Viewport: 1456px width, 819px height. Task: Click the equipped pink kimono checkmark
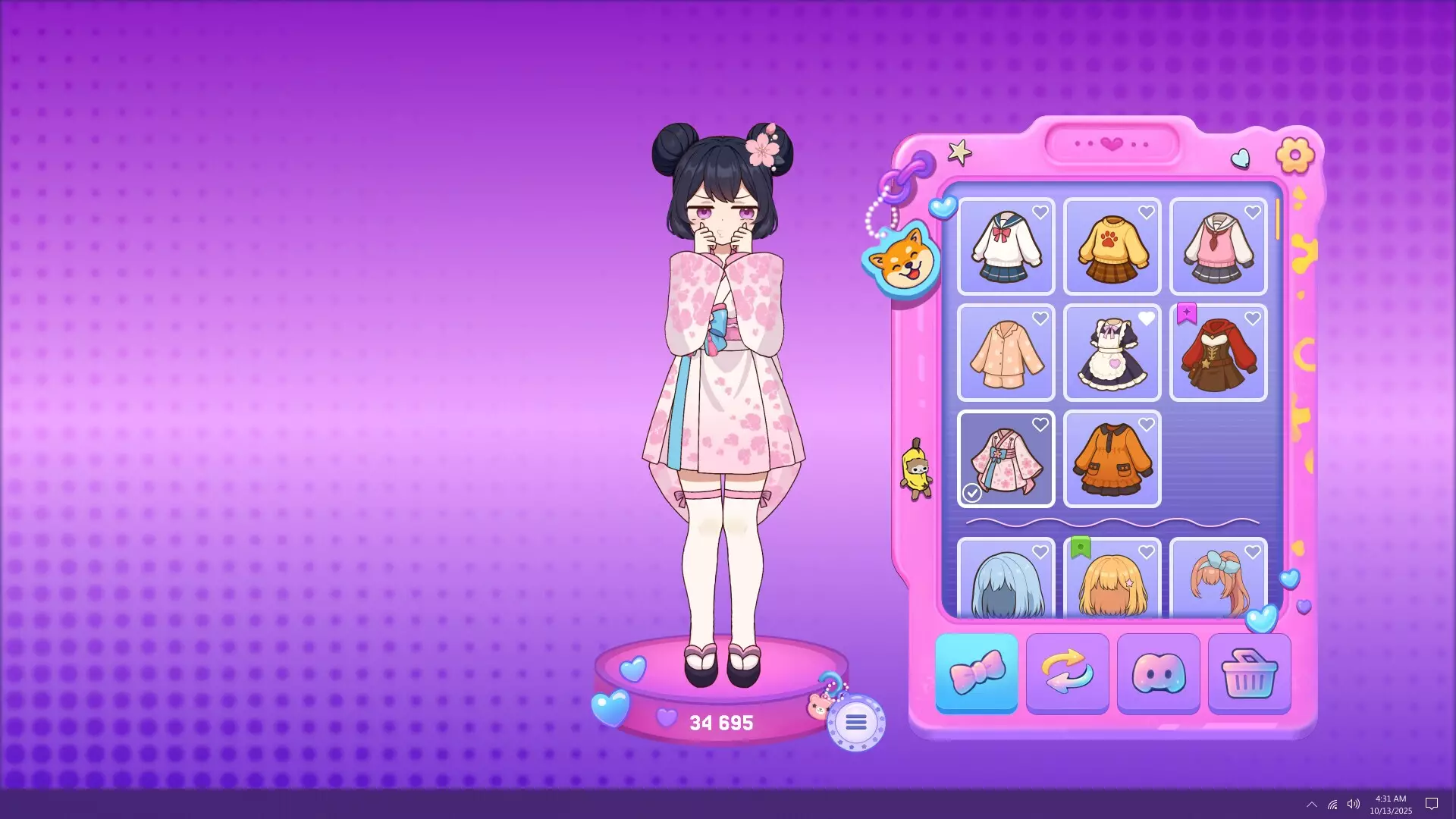click(973, 493)
